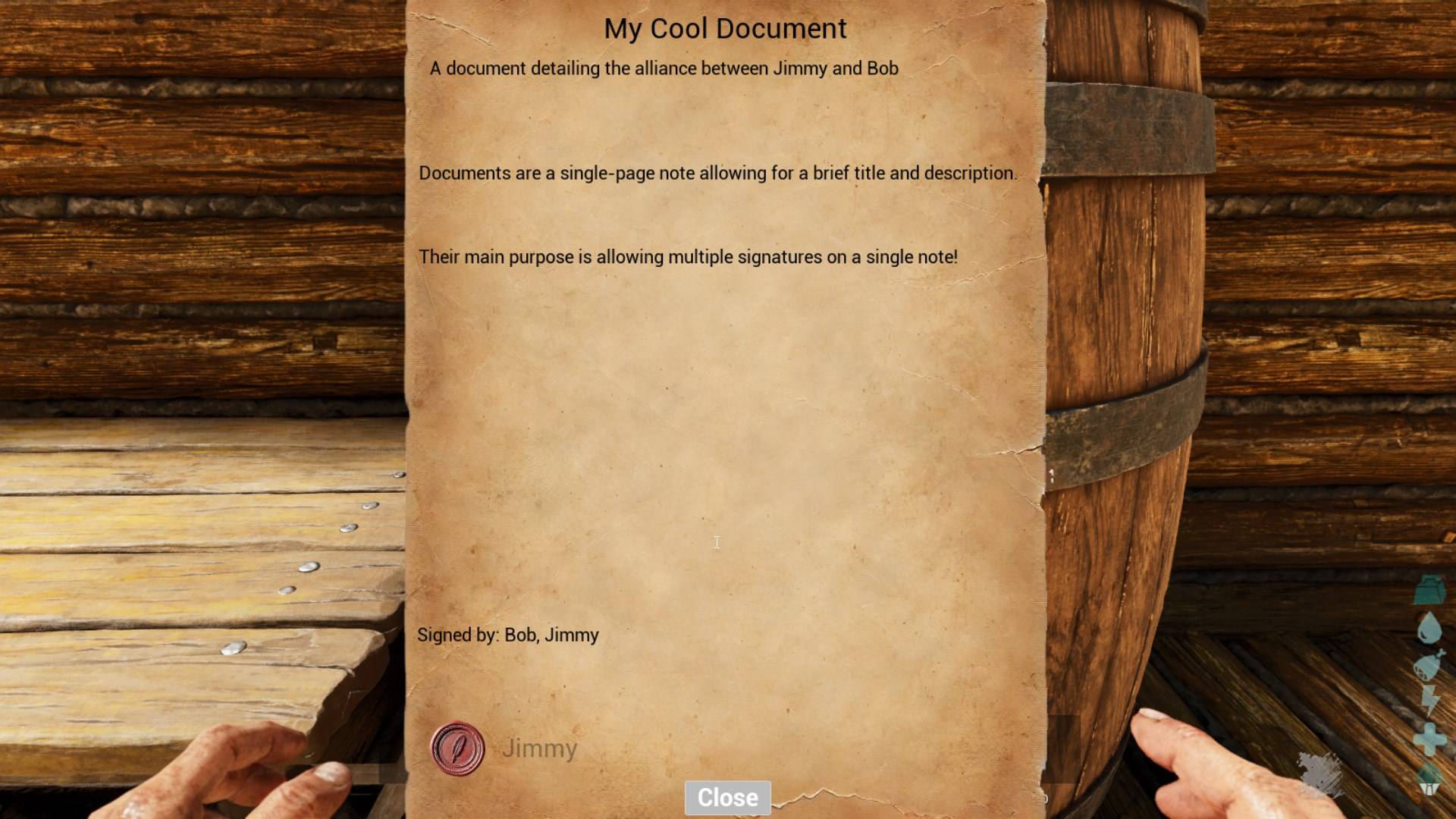Image resolution: width=1456 pixels, height=819 pixels.
Task: Click the Signed by: Bob, Jimmy text
Action: [x=508, y=635]
